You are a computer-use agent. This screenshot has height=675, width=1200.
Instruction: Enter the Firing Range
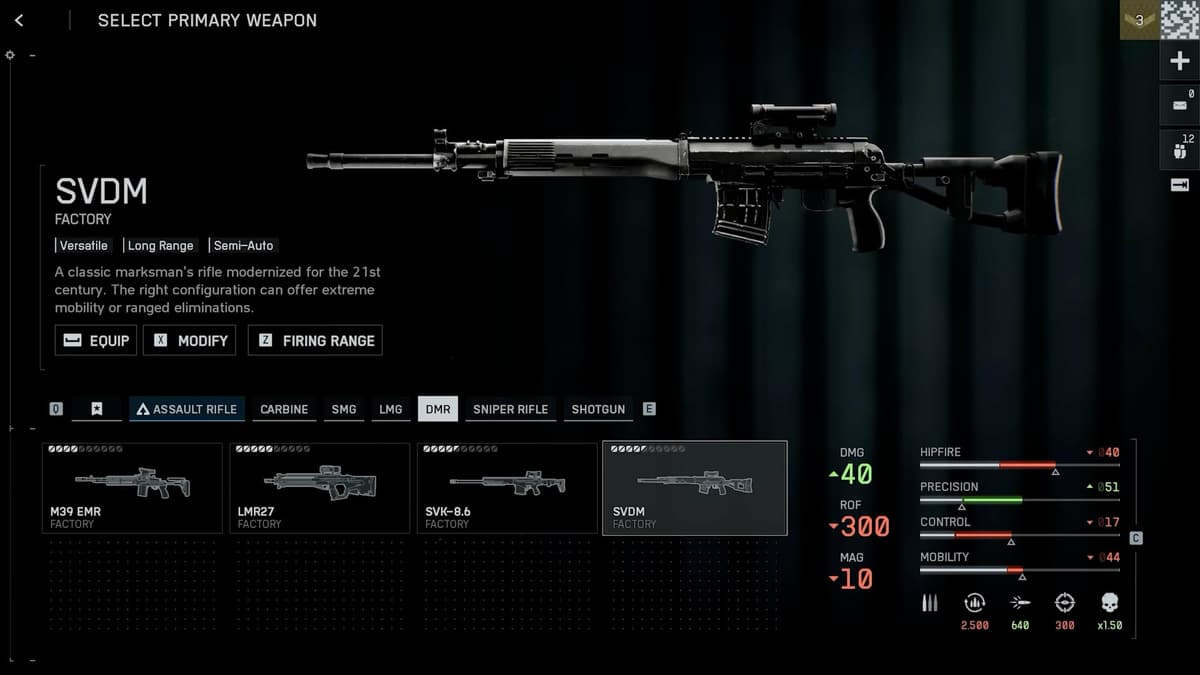(315, 340)
